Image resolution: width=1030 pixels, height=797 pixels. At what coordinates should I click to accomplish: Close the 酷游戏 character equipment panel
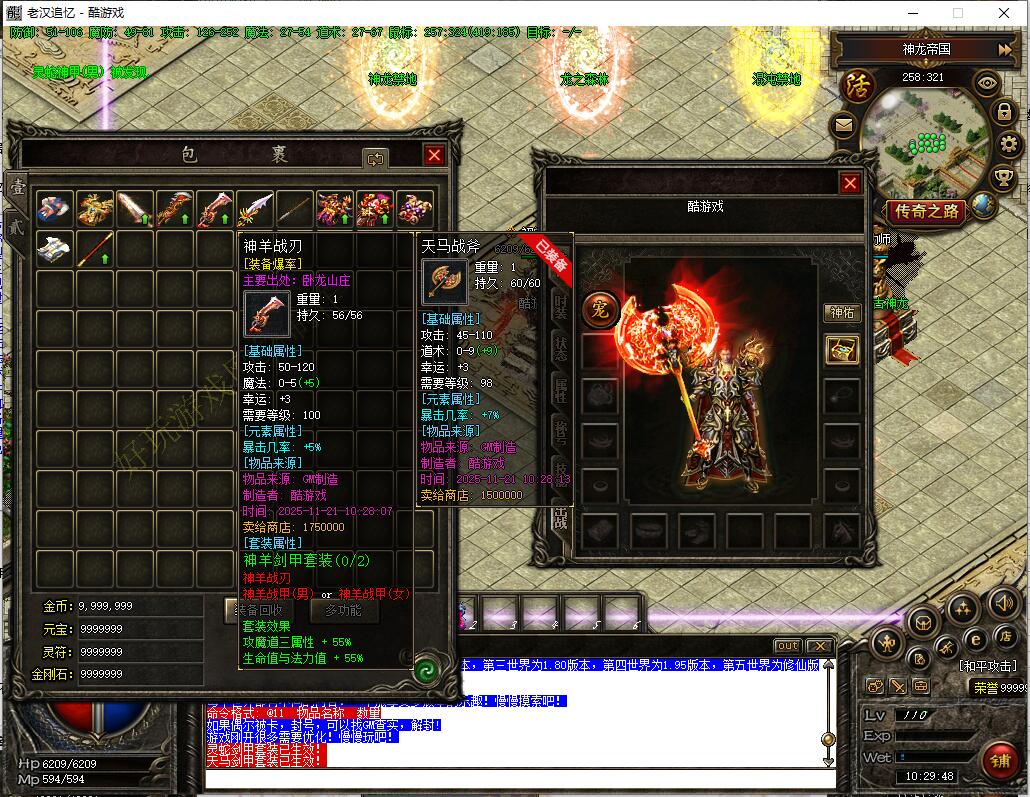tap(850, 183)
